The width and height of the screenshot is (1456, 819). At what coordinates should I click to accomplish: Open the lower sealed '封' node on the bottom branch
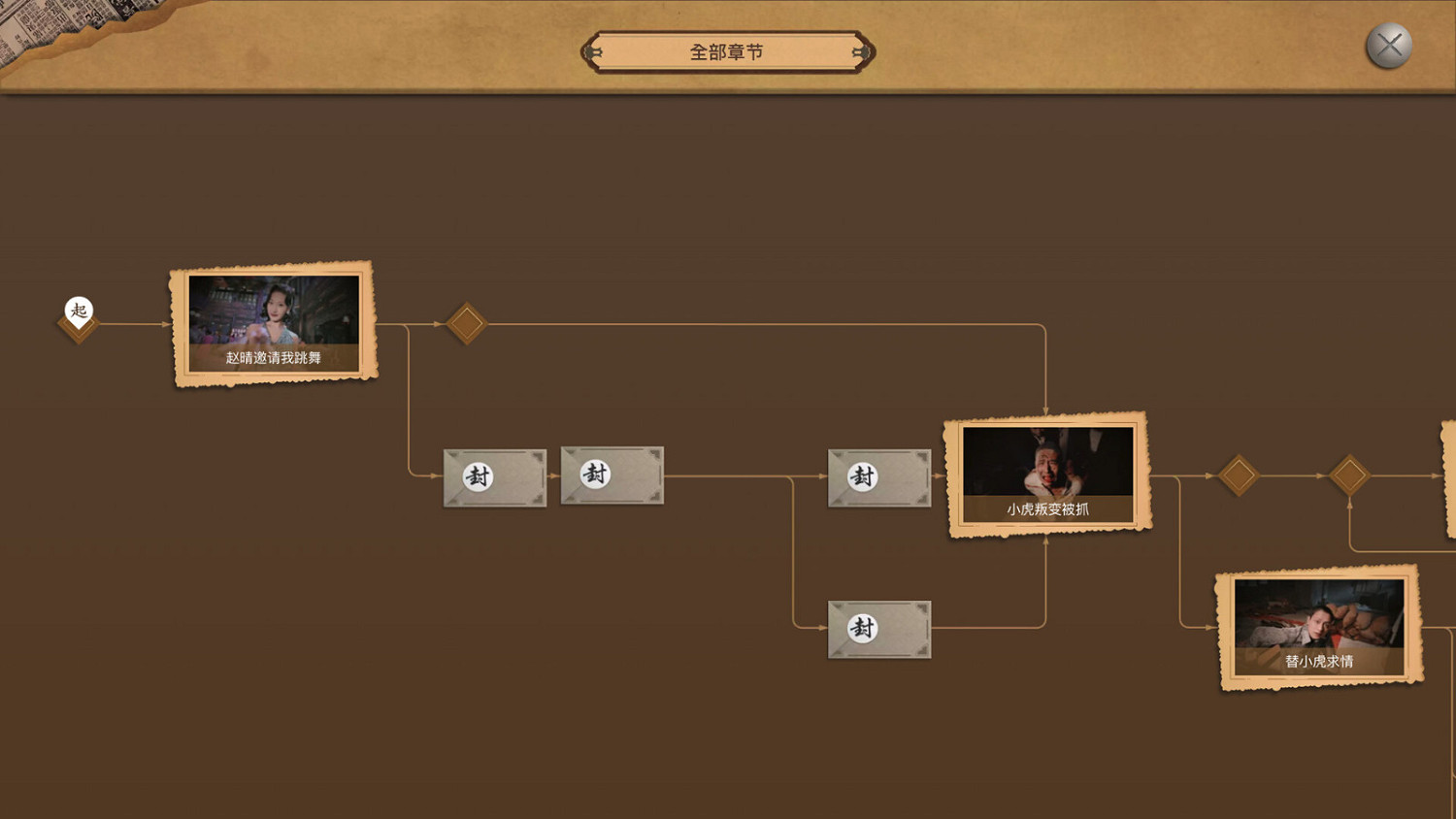[x=879, y=629]
